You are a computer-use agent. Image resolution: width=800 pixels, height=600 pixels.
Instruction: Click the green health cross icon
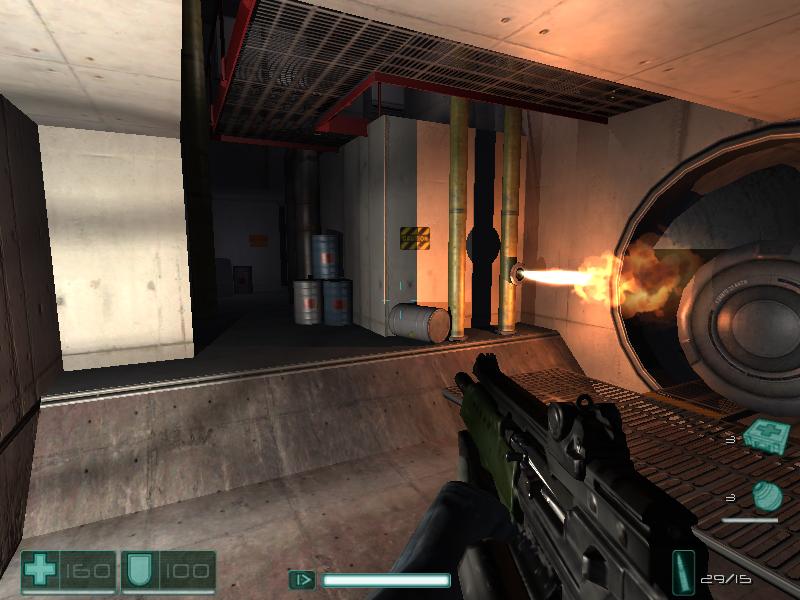pos(41,571)
